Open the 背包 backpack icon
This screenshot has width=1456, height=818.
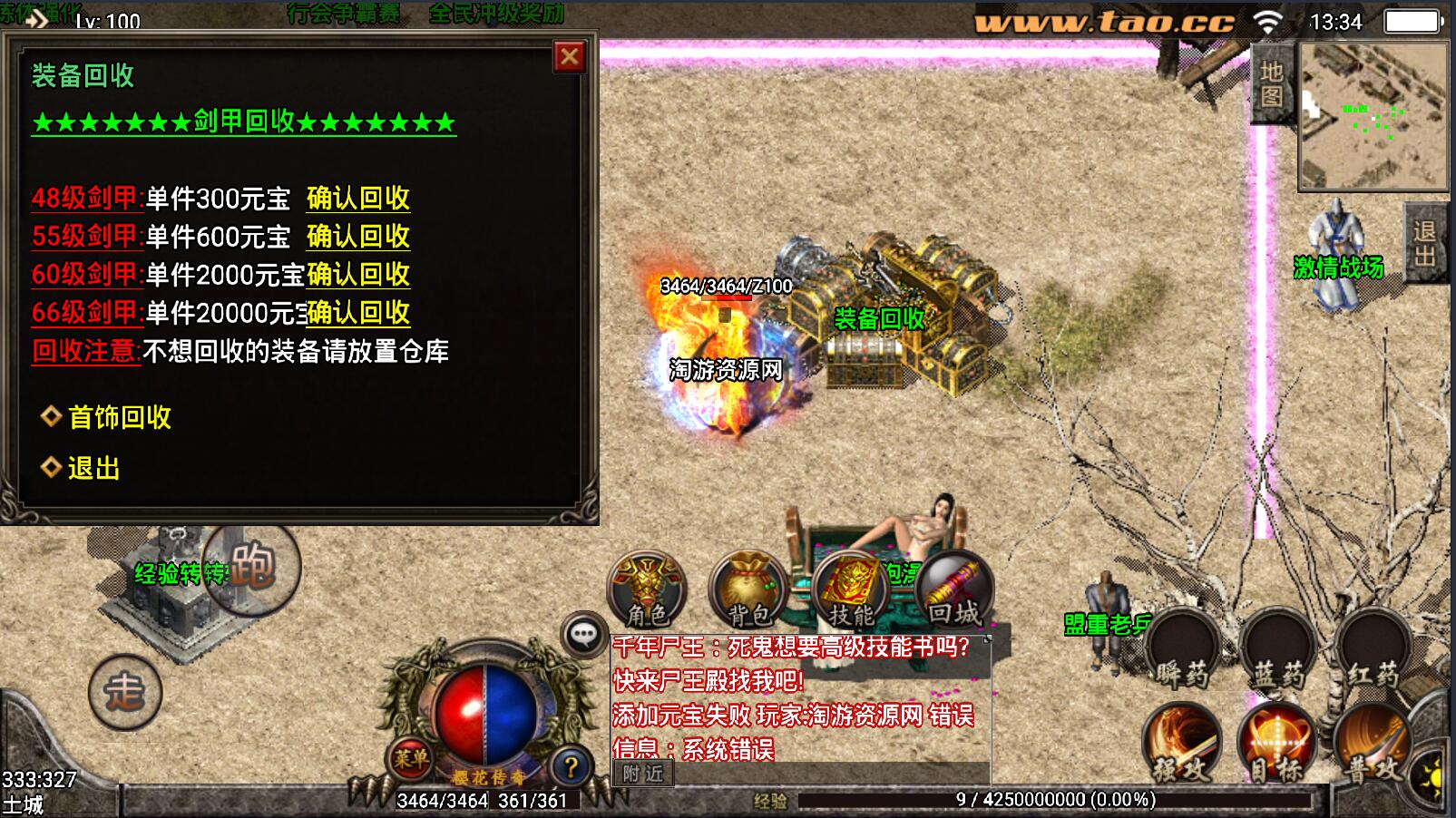748,590
